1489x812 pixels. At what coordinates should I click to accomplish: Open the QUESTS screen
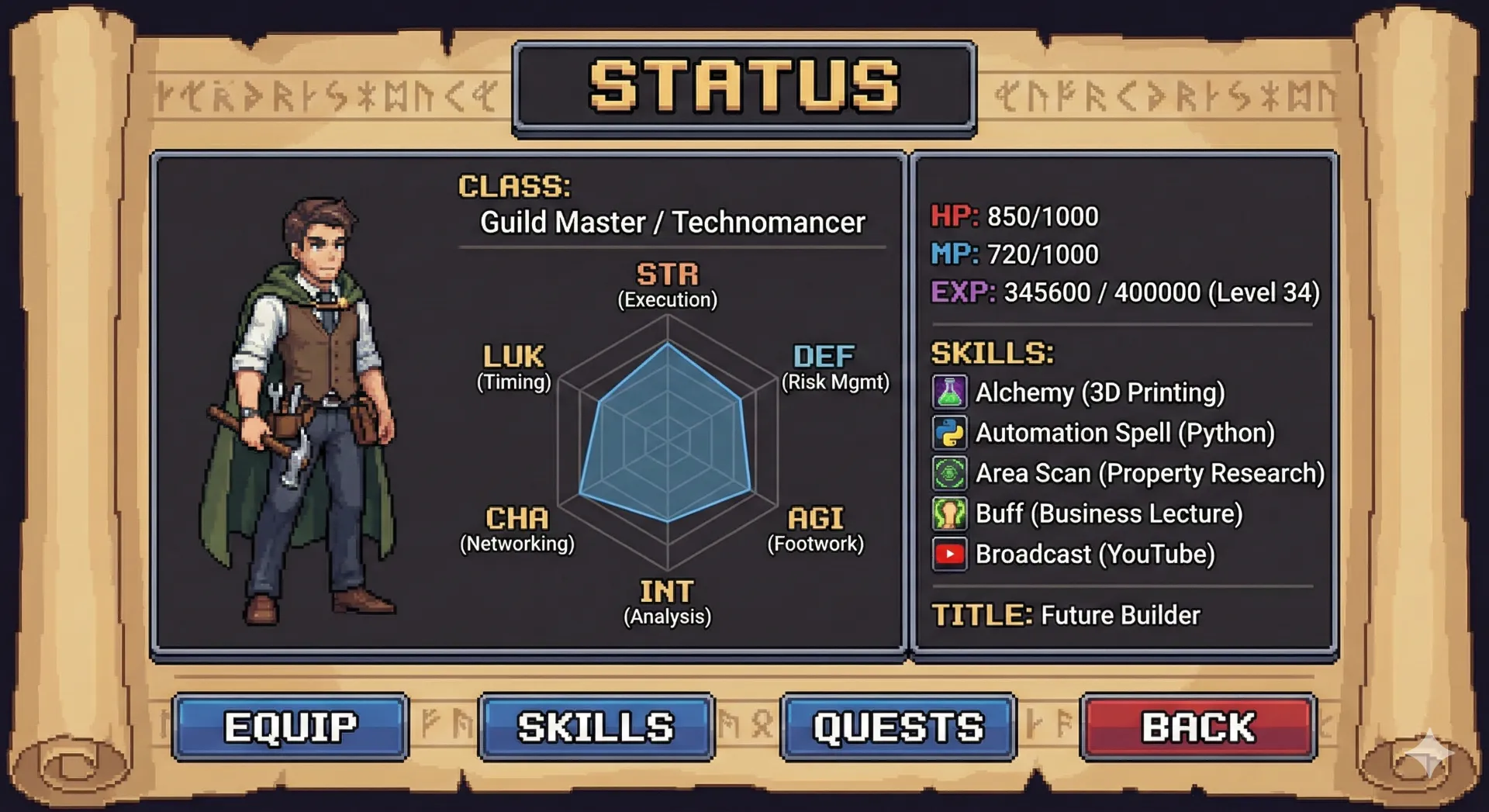pos(898,727)
